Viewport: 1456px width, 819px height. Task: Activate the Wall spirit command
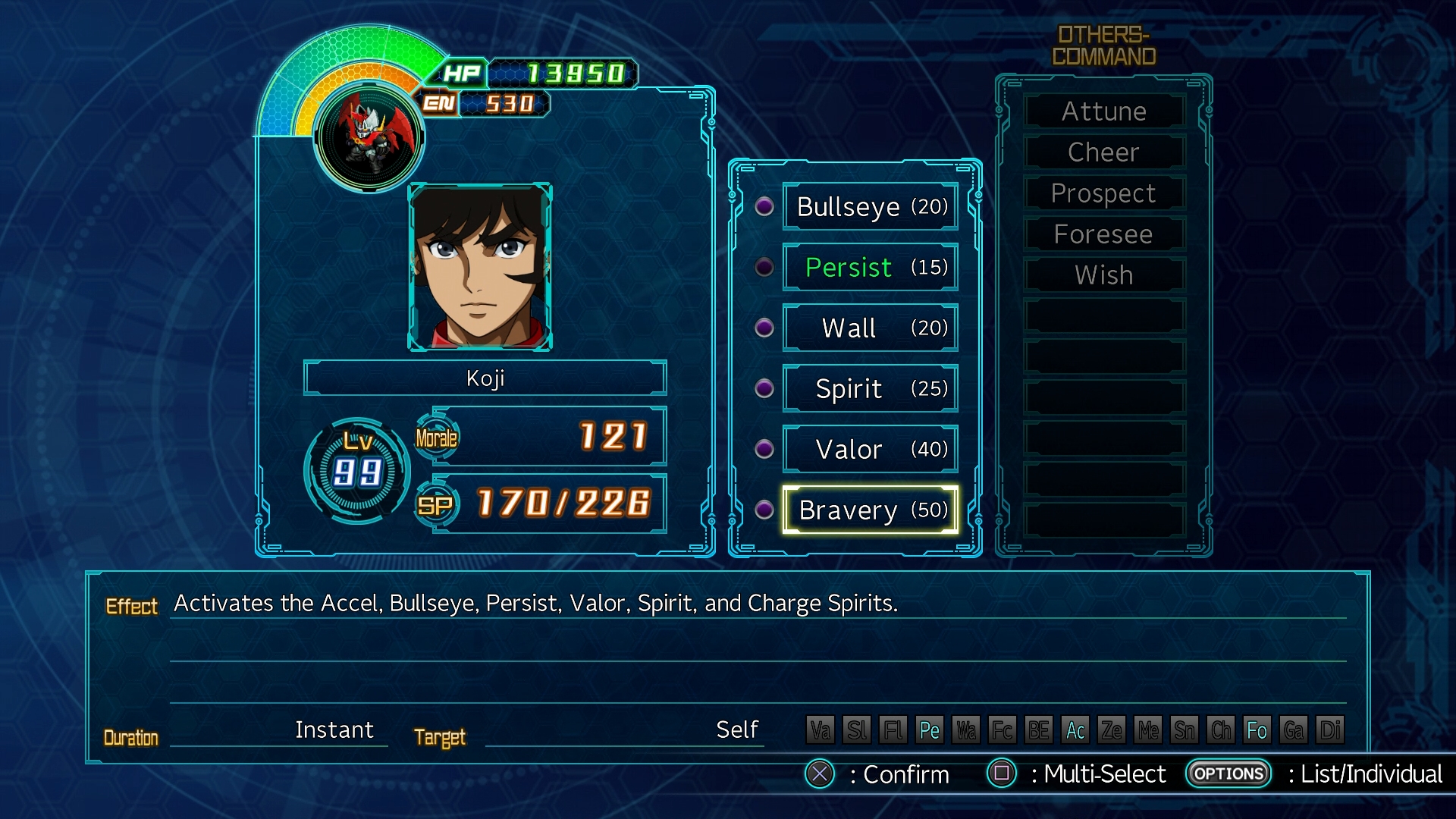870,328
